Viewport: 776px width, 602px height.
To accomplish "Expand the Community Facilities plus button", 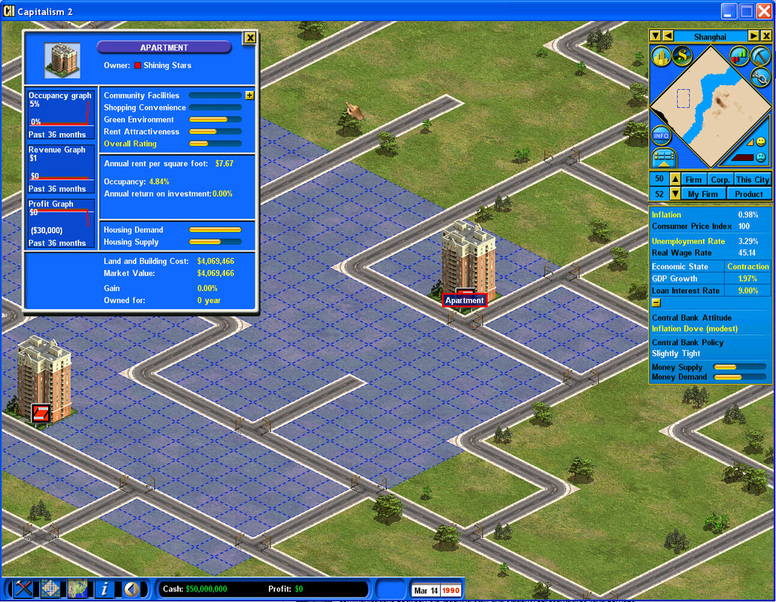I will tap(249, 95).
